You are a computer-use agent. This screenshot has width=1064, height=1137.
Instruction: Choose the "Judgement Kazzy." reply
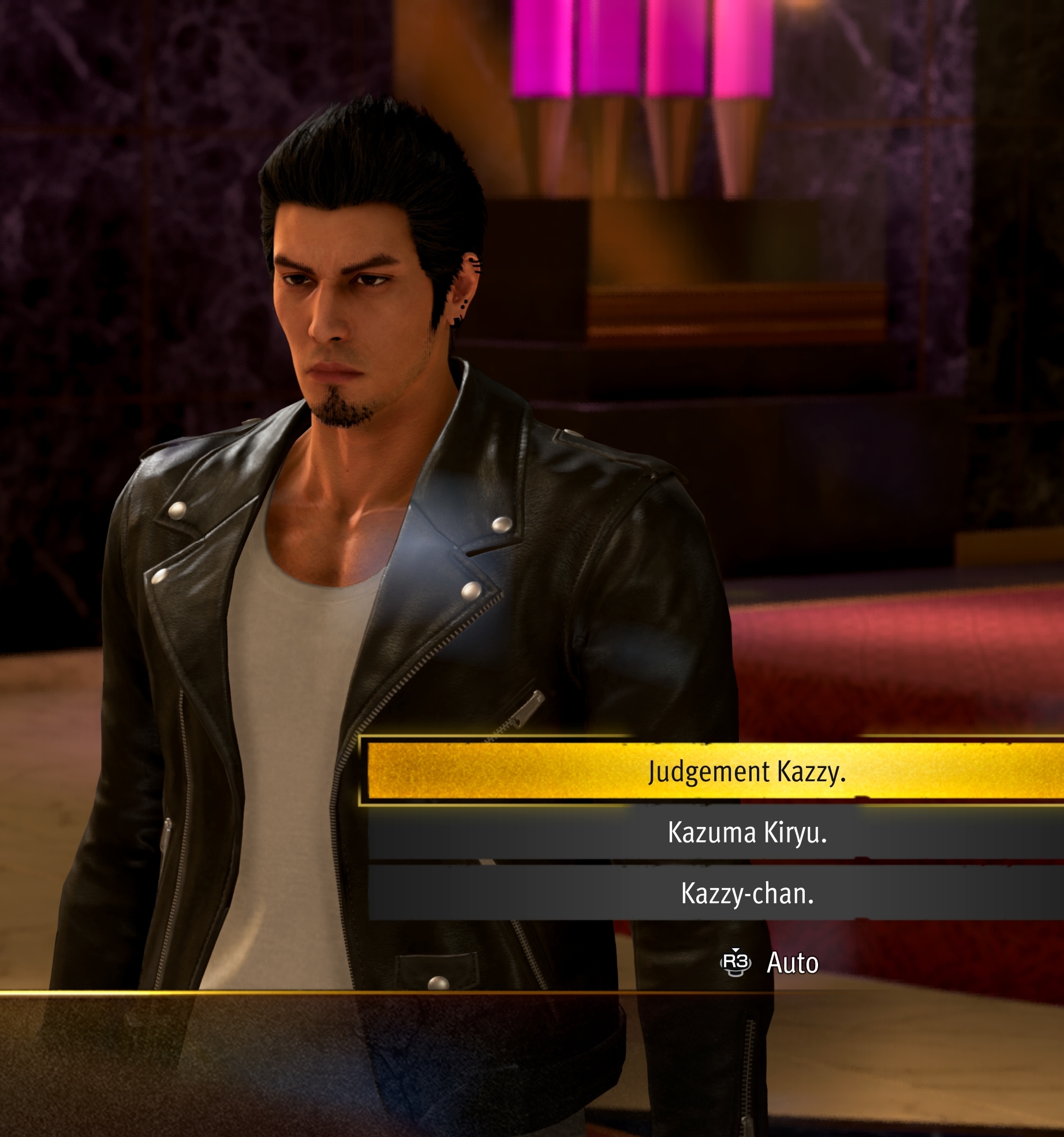746,771
